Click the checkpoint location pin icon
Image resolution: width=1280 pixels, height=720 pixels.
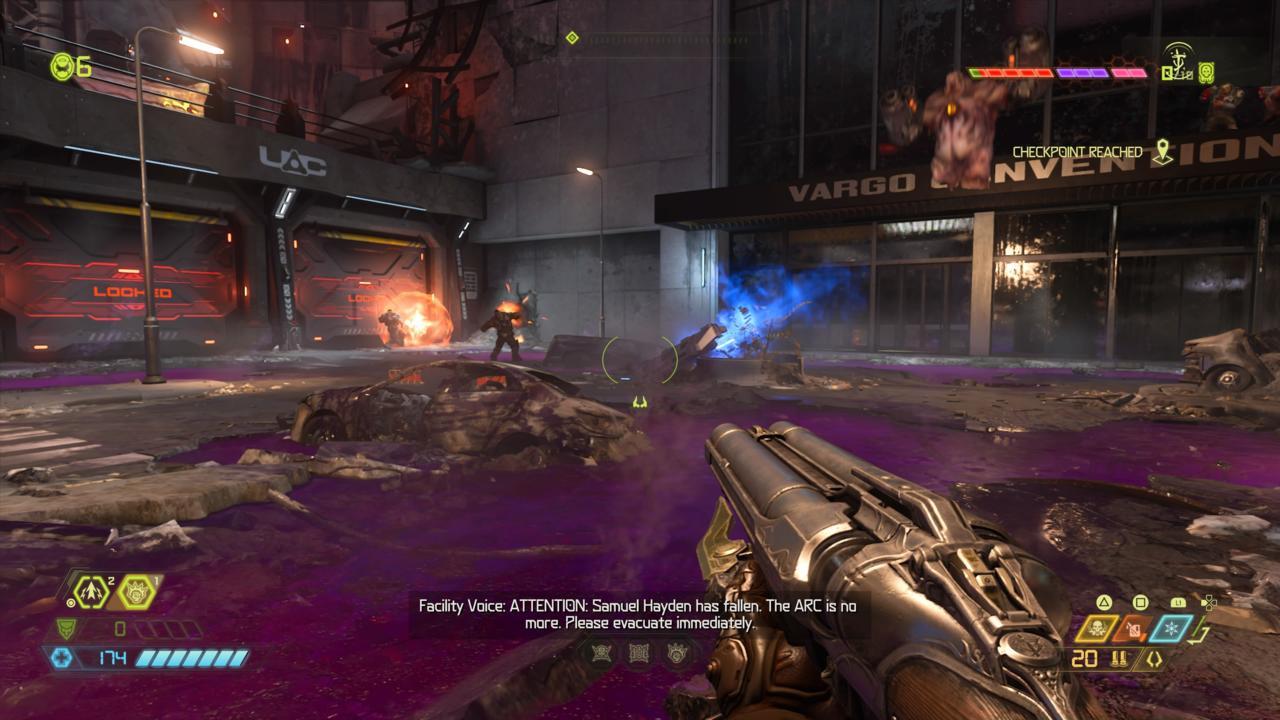coord(1162,152)
